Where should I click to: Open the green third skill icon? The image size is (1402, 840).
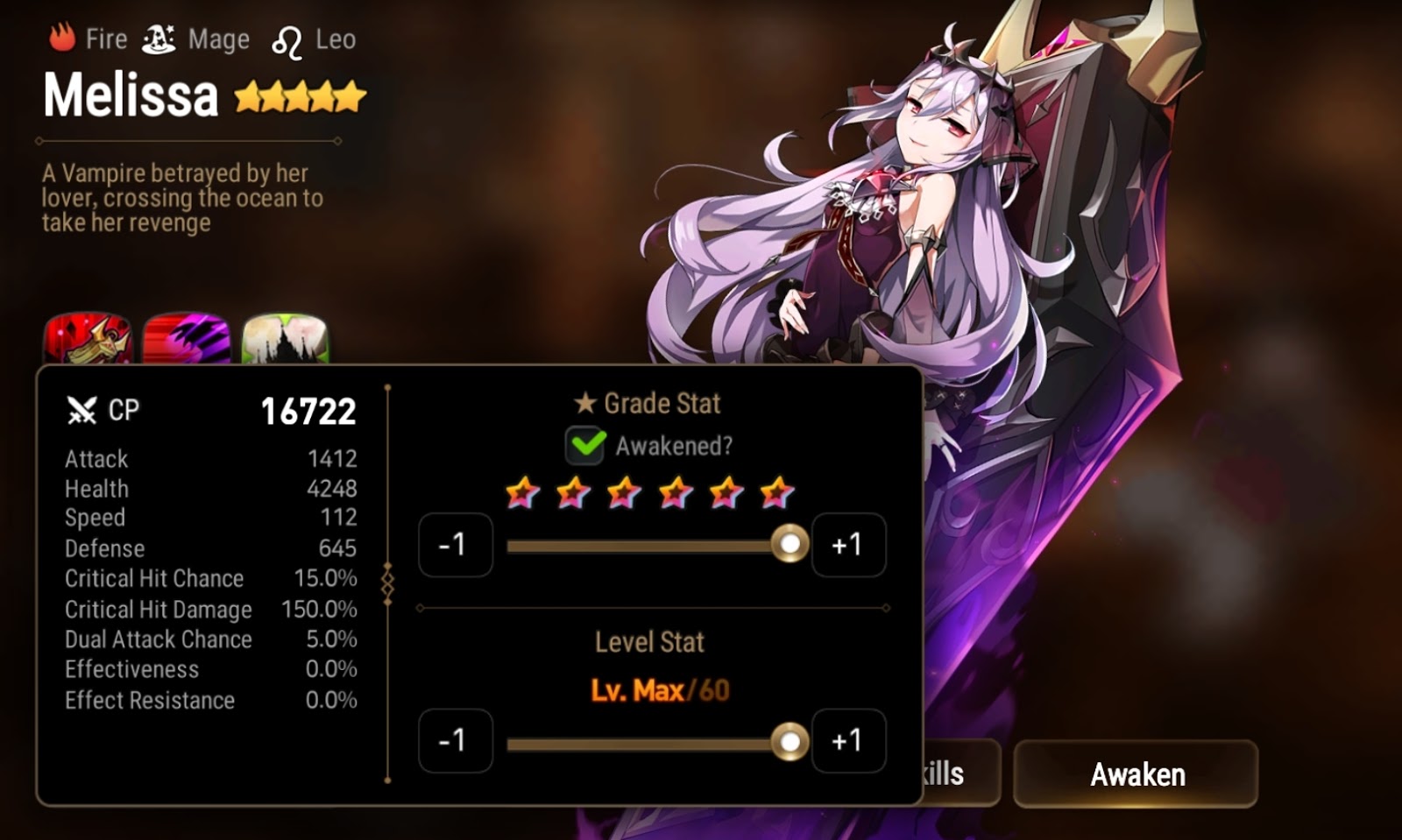283,337
